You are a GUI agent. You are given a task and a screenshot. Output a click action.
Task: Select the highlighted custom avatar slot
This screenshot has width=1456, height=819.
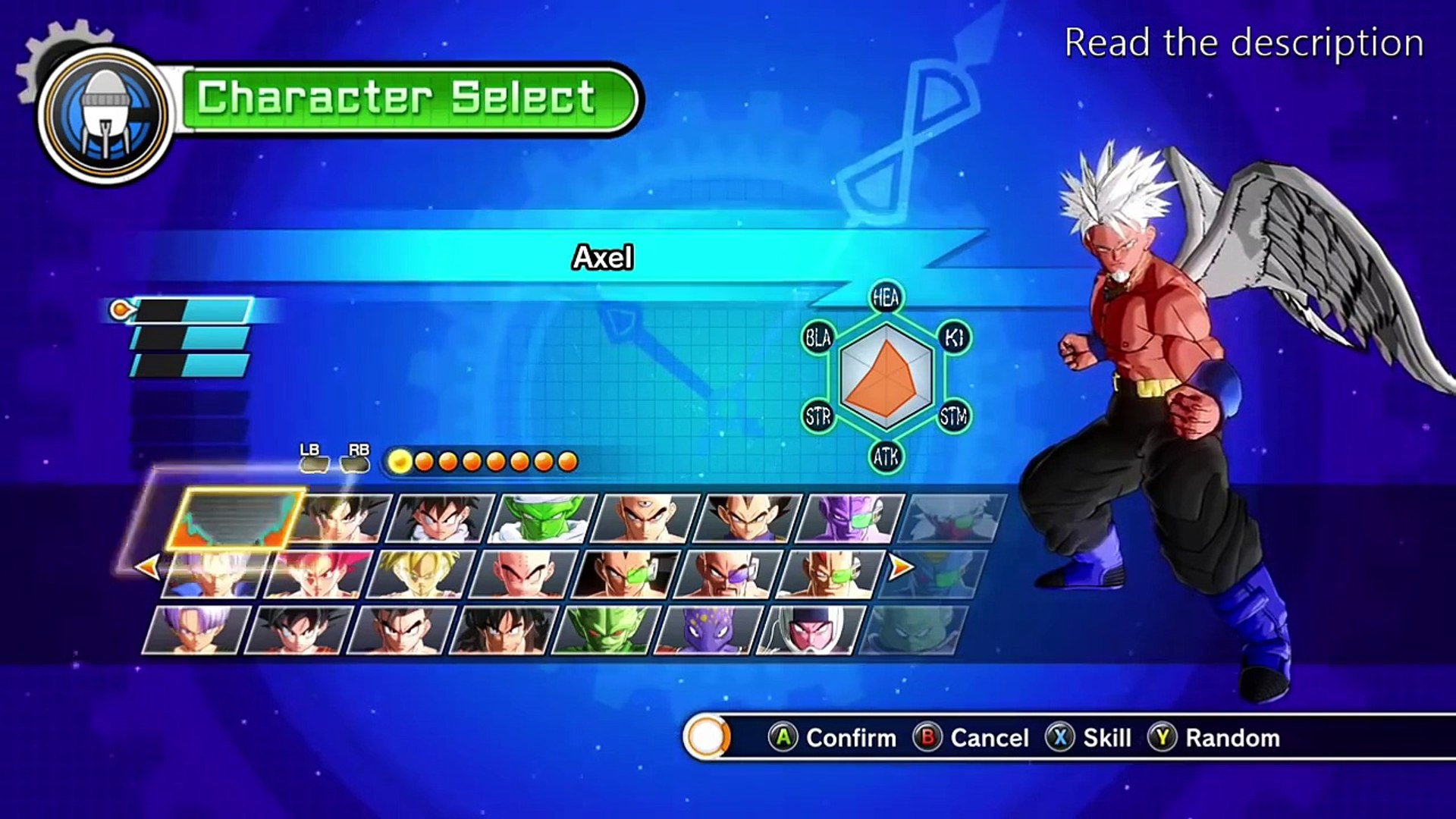235,519
